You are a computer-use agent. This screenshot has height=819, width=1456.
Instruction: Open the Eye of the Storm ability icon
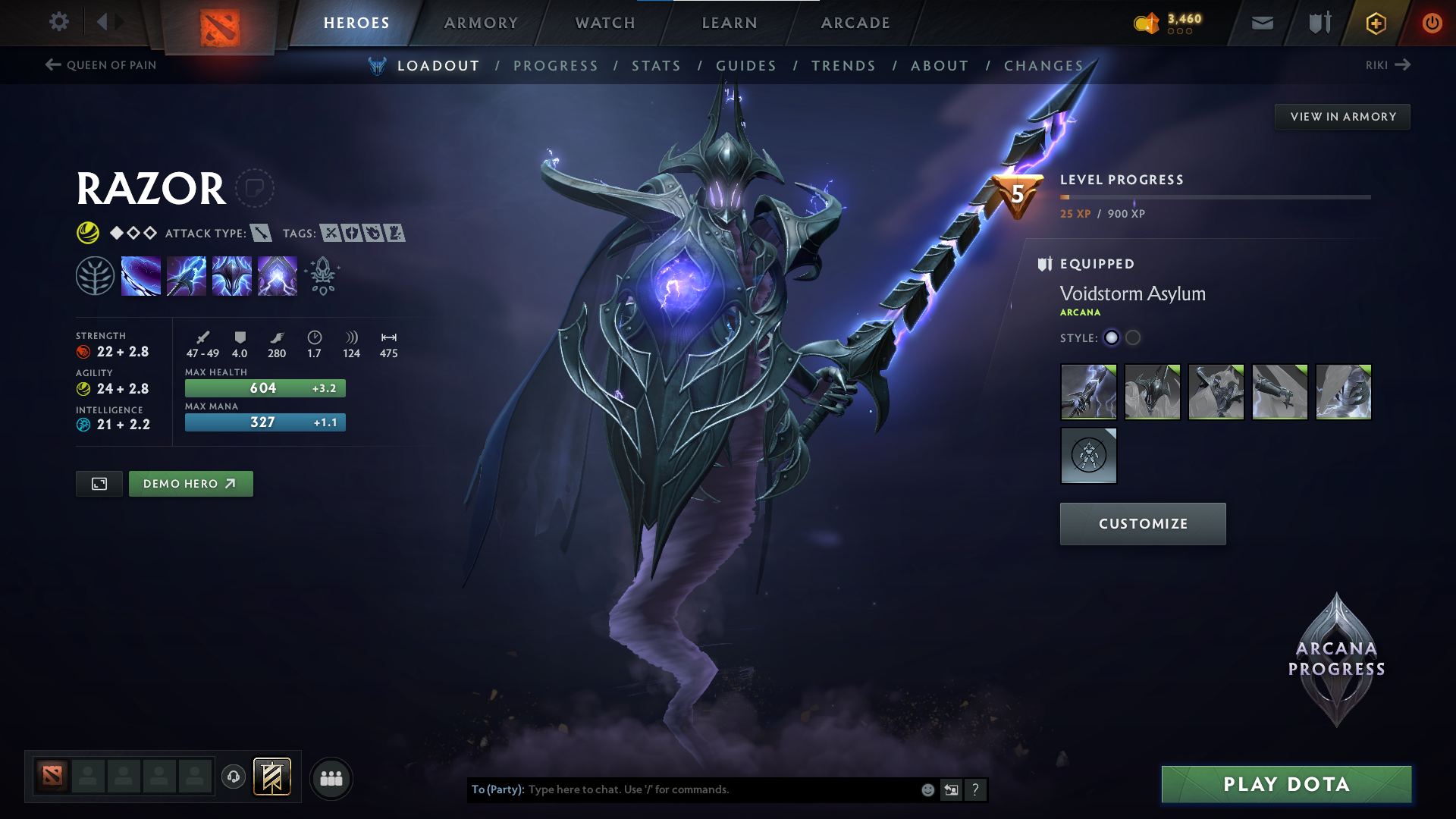click(278, 275)
